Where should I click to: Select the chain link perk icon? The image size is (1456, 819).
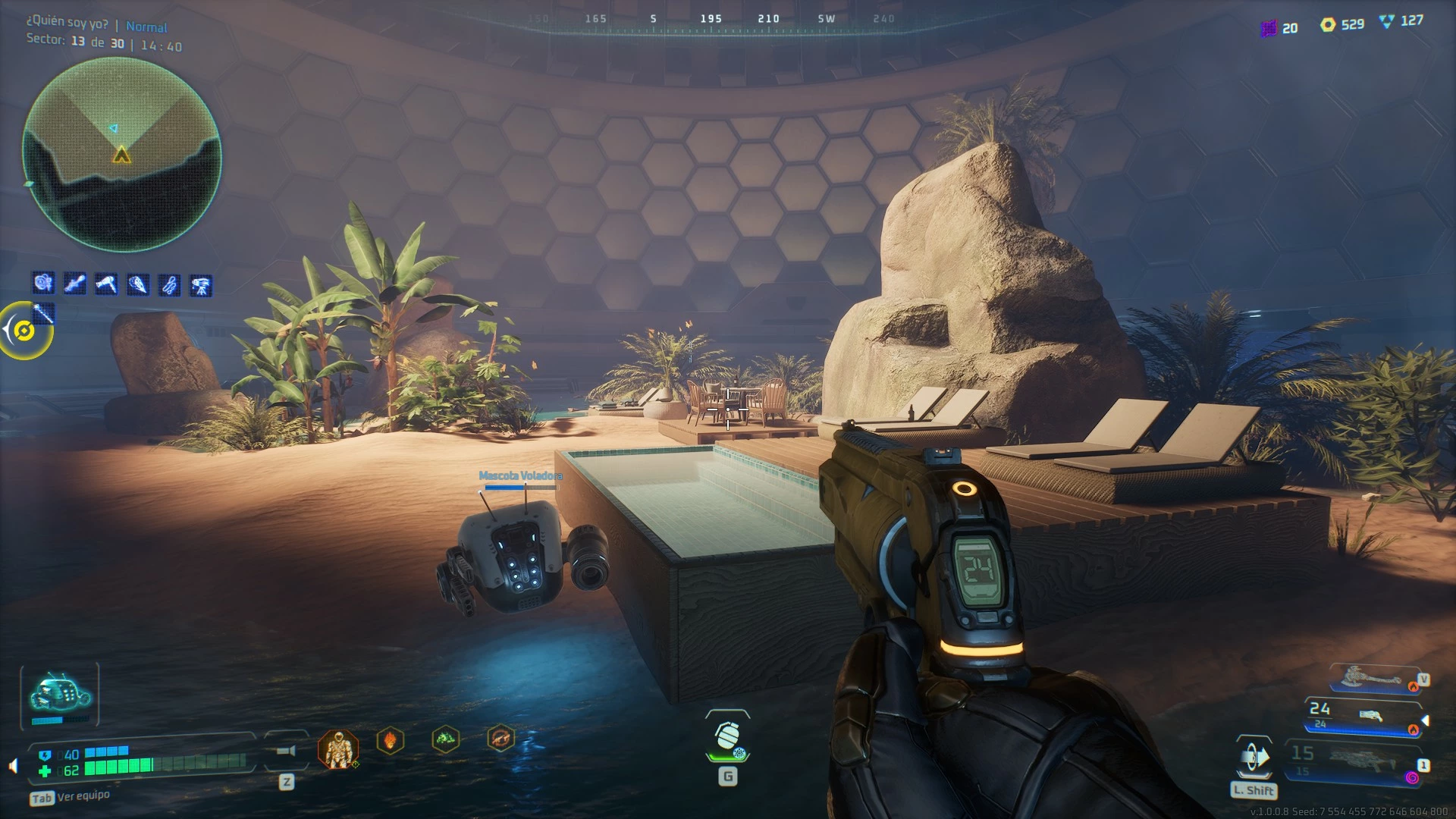coord(169,285)
